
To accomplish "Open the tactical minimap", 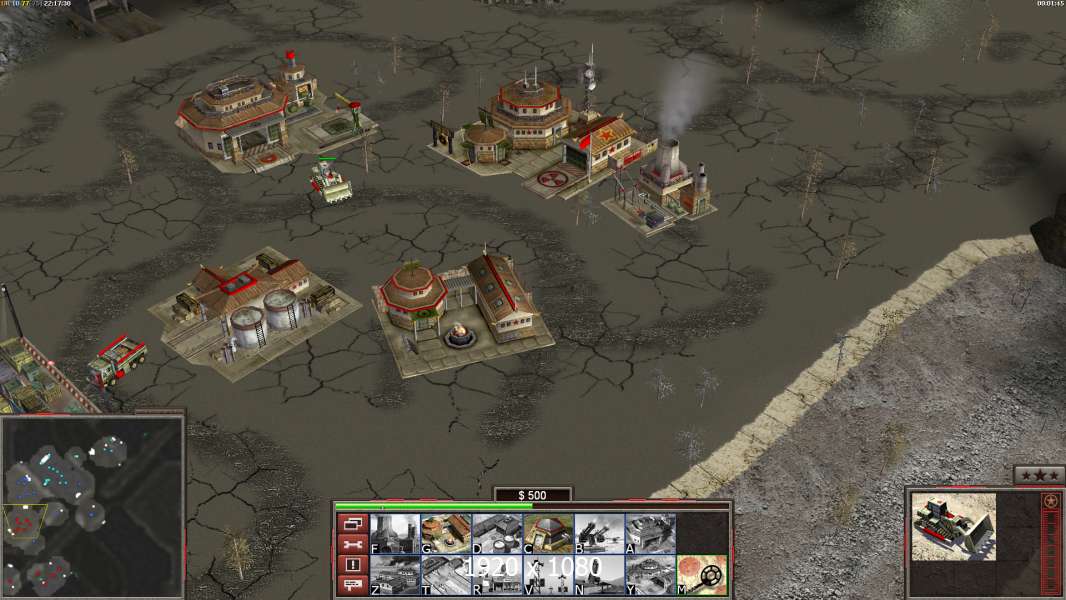I will pyautogui.click(x=92, y=507).
